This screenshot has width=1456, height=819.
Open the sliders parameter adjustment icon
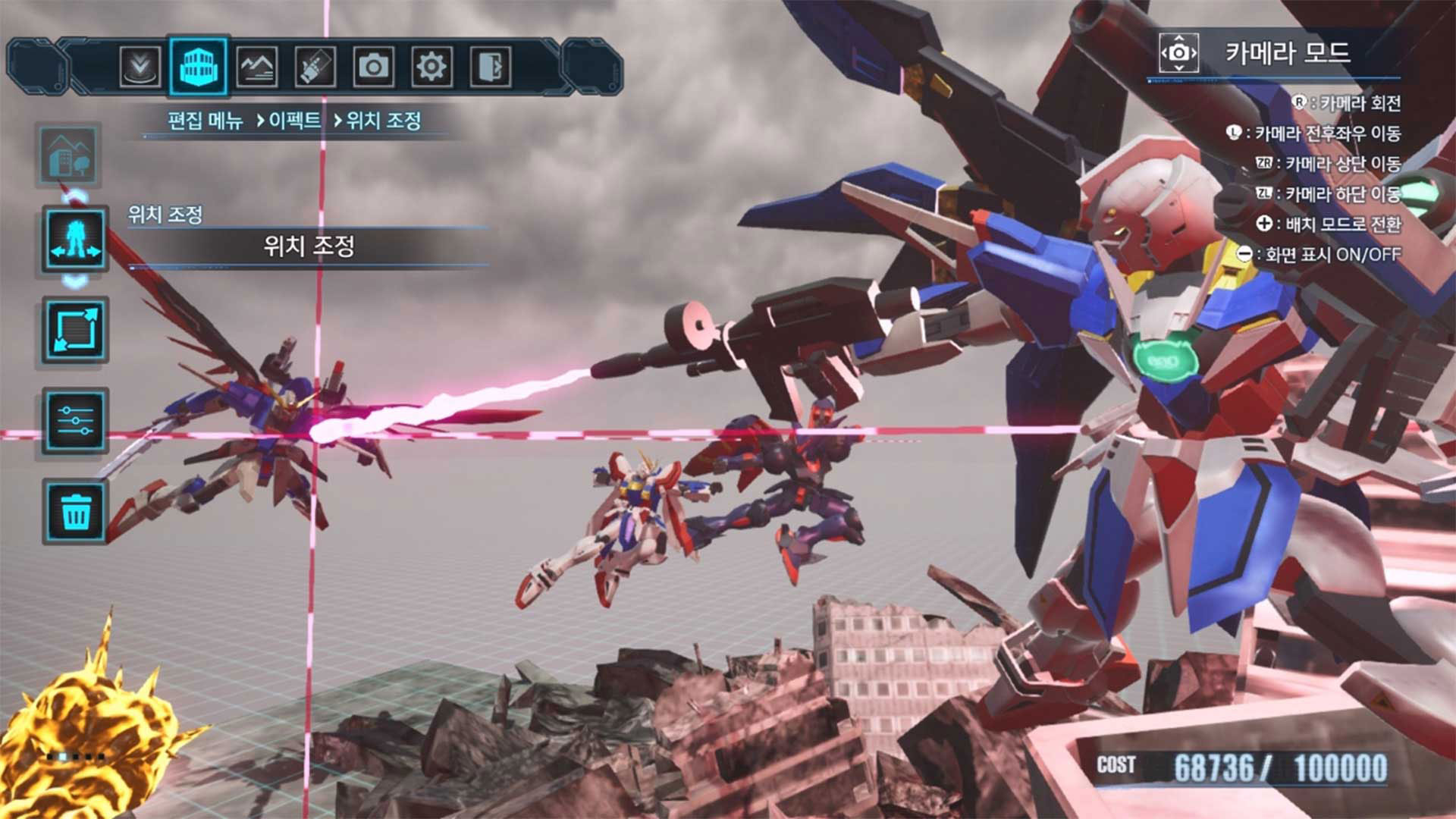coord(75,420)
